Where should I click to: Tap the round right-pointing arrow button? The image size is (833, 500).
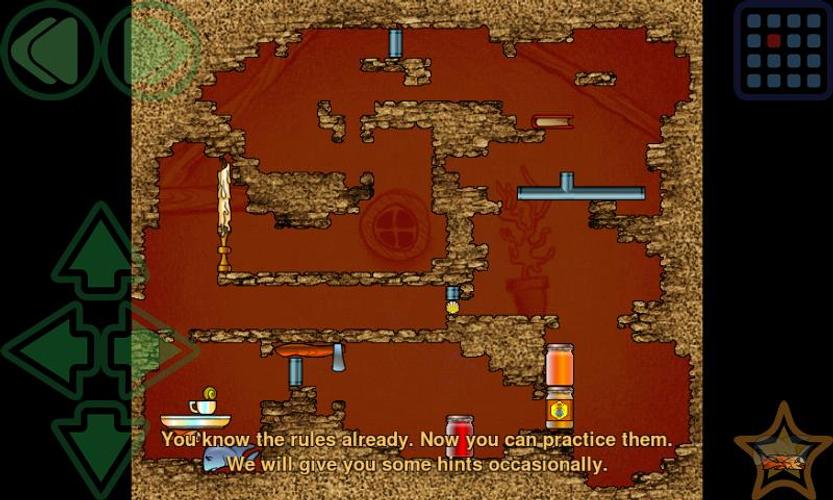[x=150, y=47]
